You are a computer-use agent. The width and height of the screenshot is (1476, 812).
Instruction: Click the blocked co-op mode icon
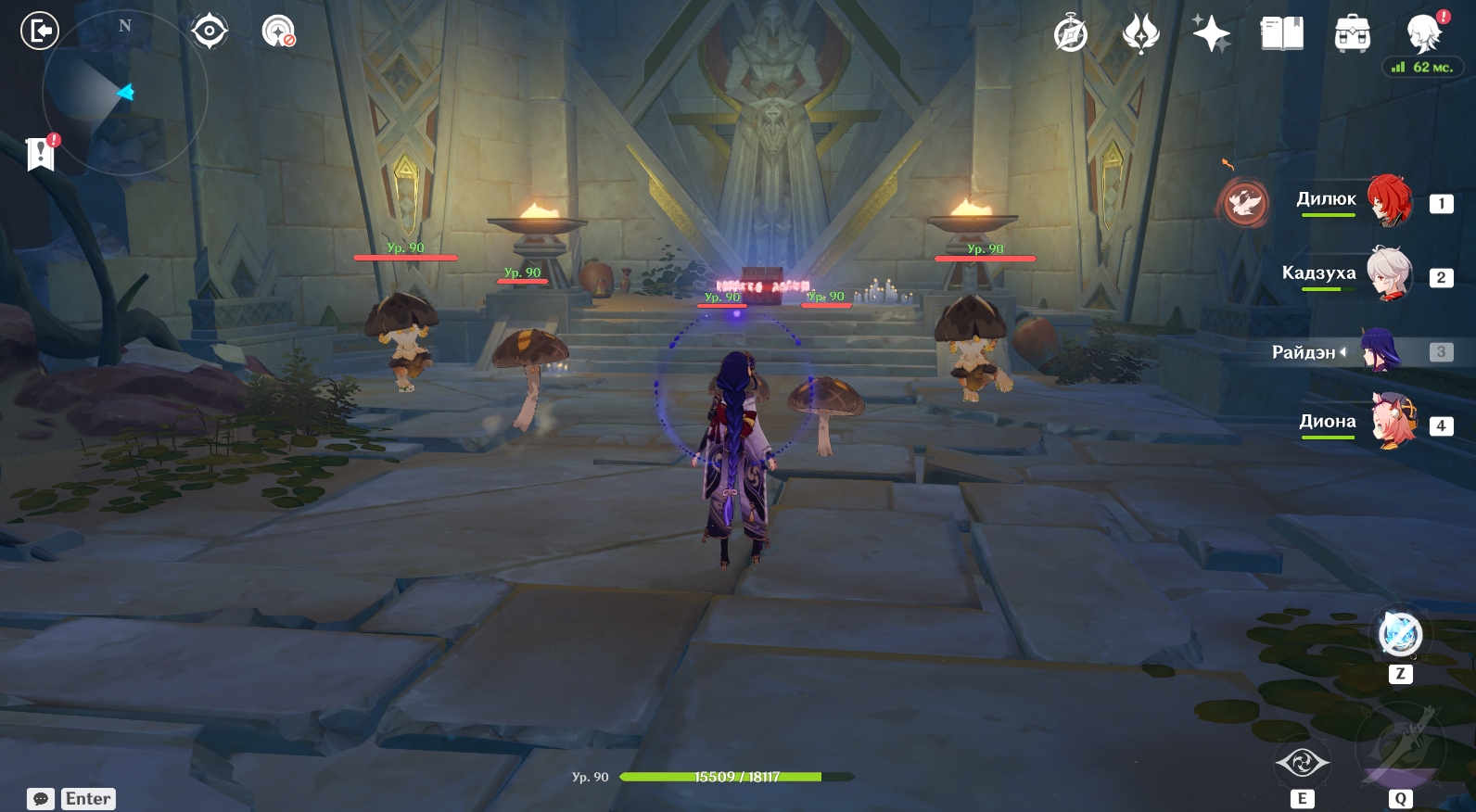pyautogui.click(x=278, y=32)
